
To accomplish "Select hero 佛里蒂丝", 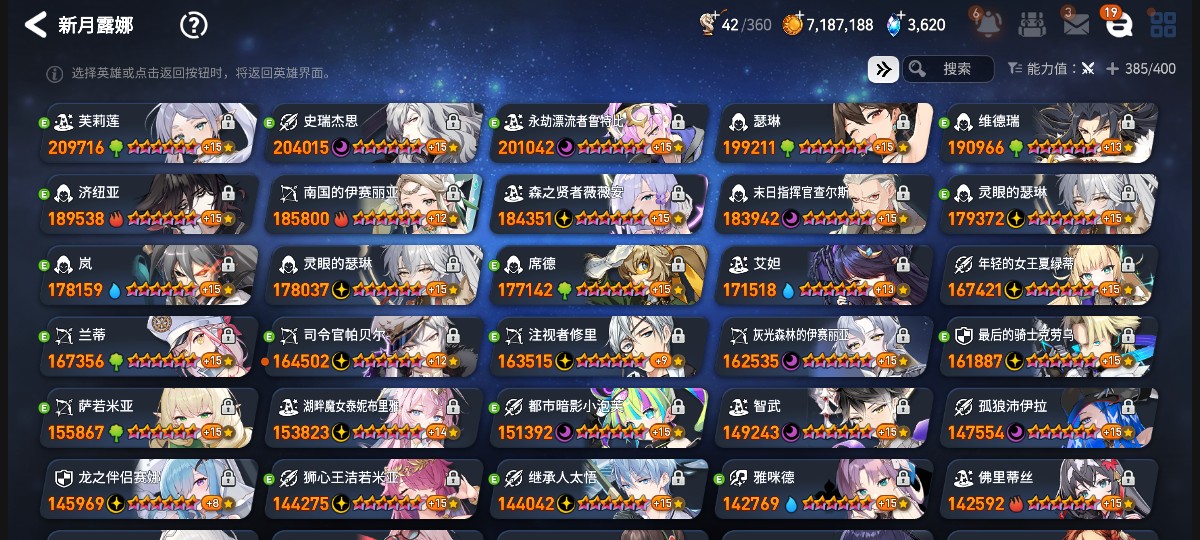I will 1048,490.
